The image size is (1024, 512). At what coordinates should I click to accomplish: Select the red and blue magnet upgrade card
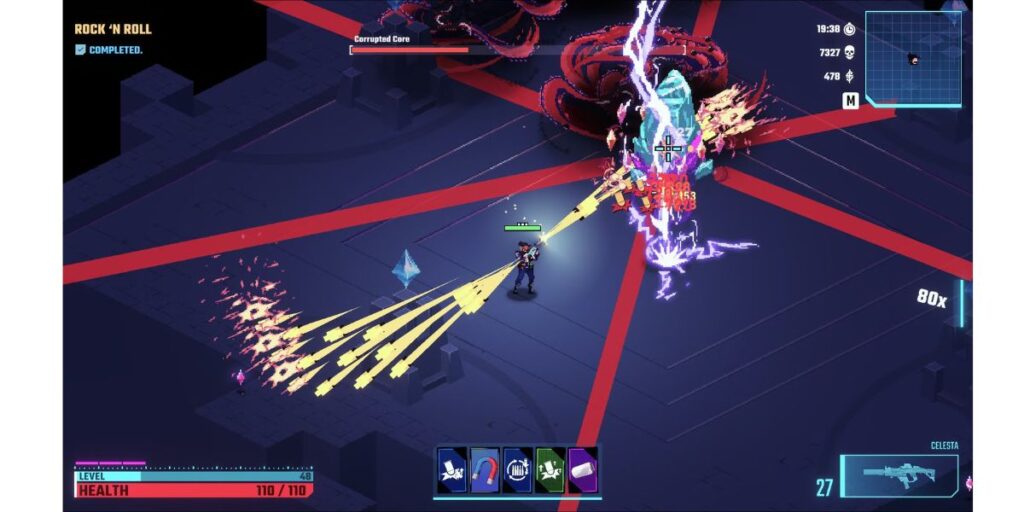[x=485, y=470]
